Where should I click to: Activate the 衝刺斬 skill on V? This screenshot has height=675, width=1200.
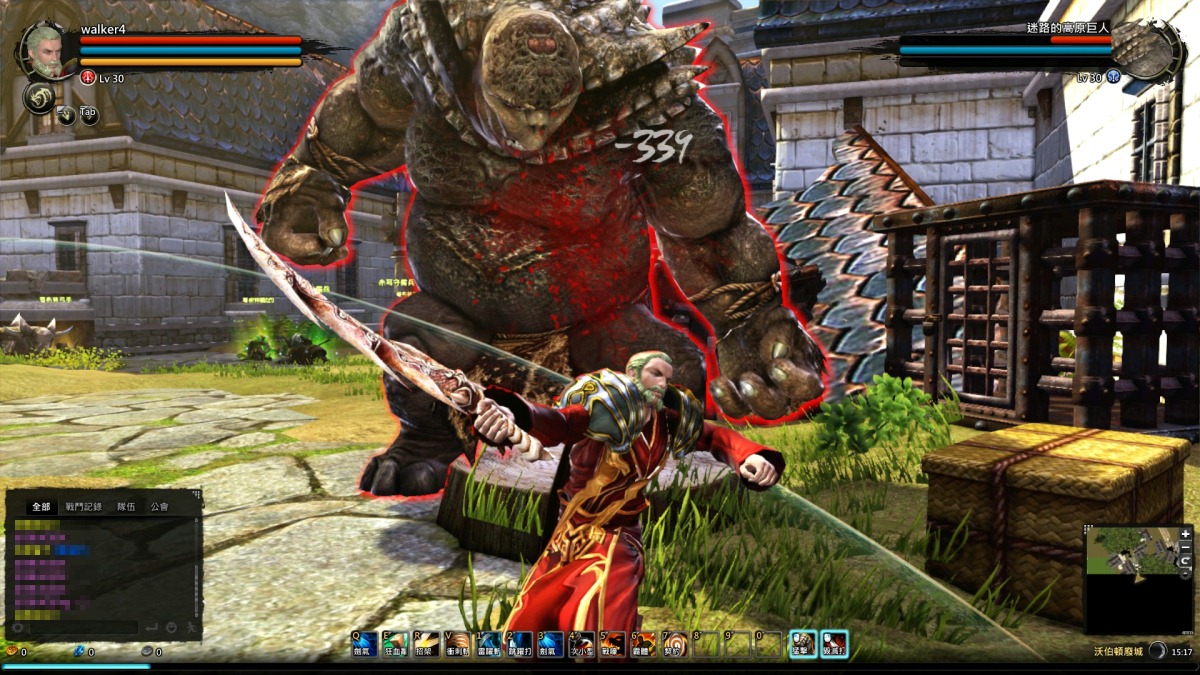click(x=458, y=643)
